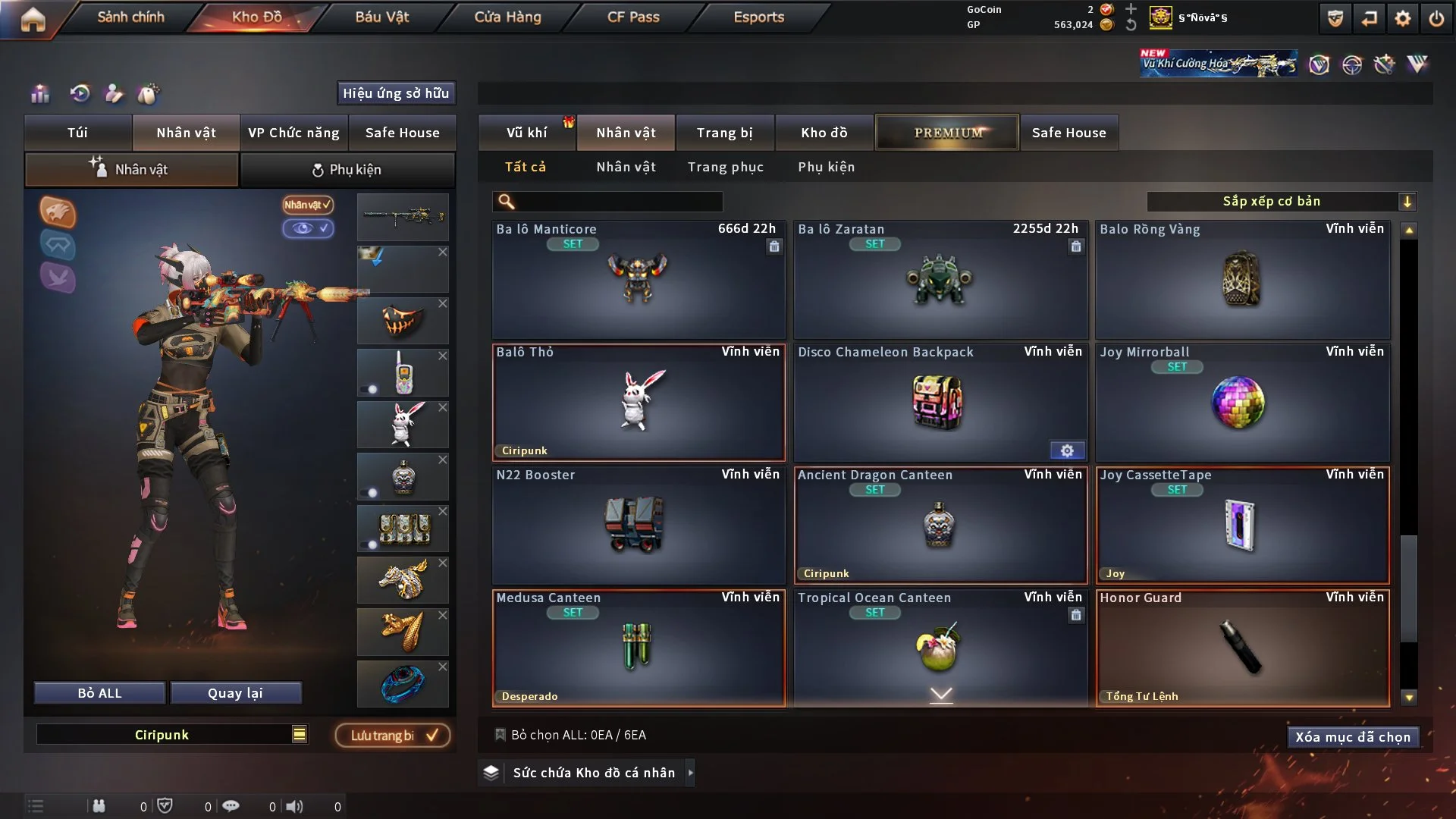Click Xóa mục đã chọn button
This screenshot has height=819, width=1456.
(x=1352, y=737)
